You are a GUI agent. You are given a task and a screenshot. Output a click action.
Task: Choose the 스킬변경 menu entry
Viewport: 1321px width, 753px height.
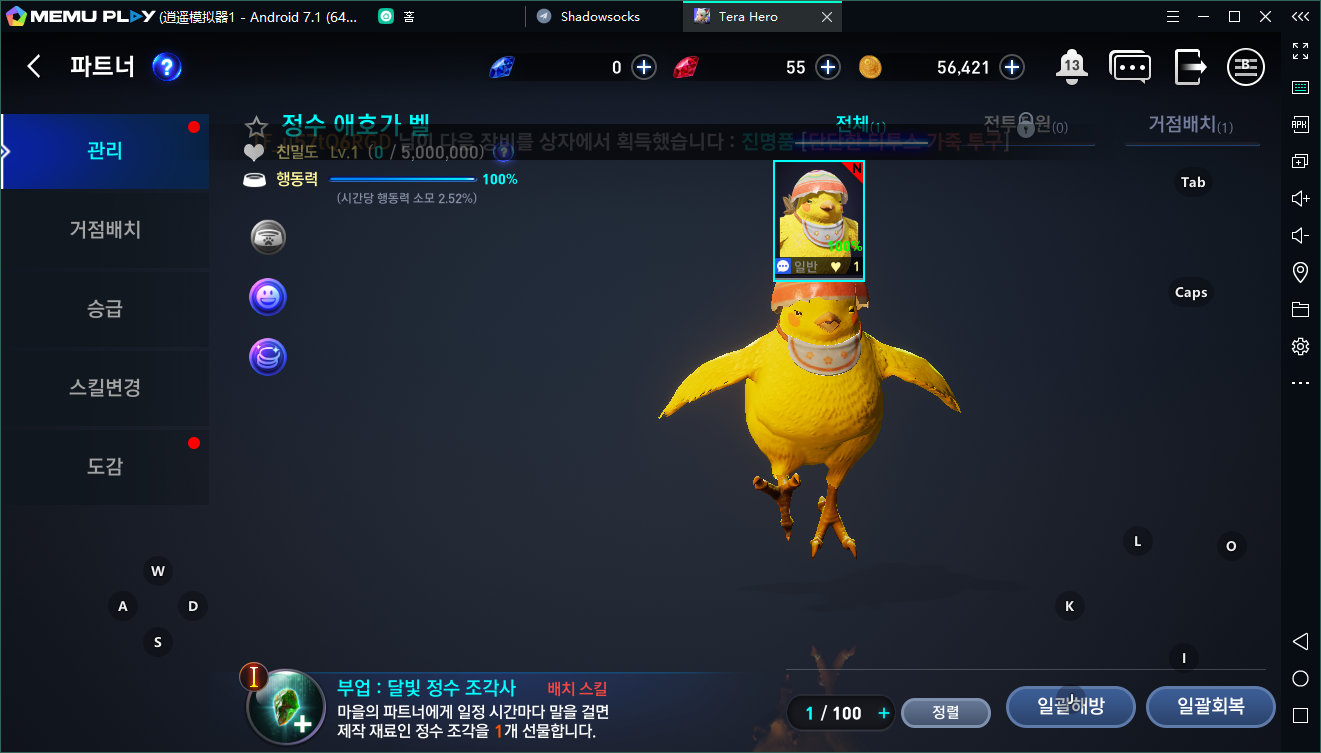point(105,388)
